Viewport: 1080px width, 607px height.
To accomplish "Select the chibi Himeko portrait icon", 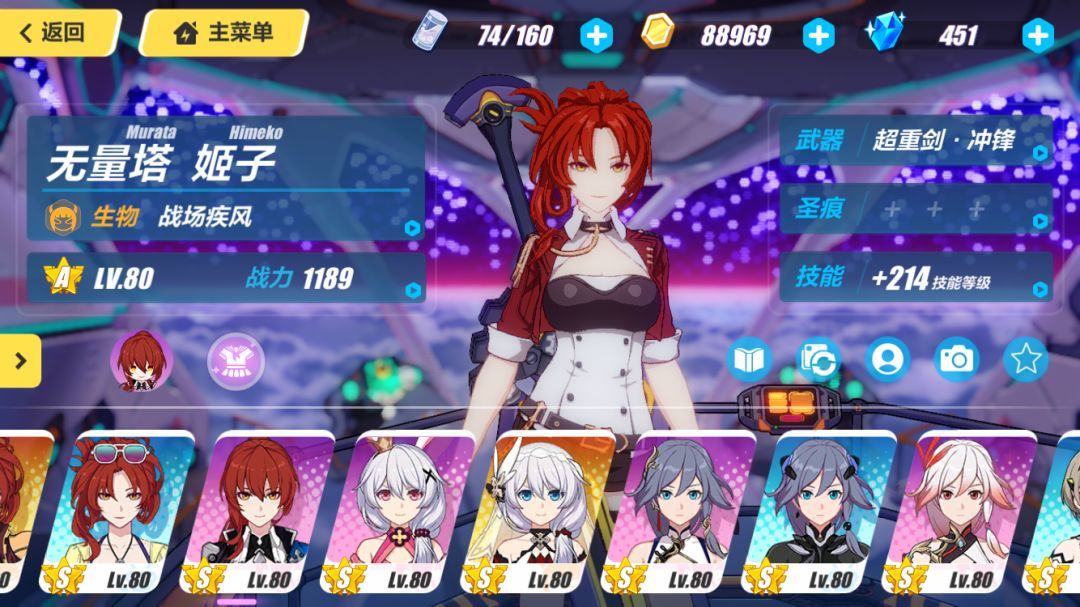I will [141, 359].
